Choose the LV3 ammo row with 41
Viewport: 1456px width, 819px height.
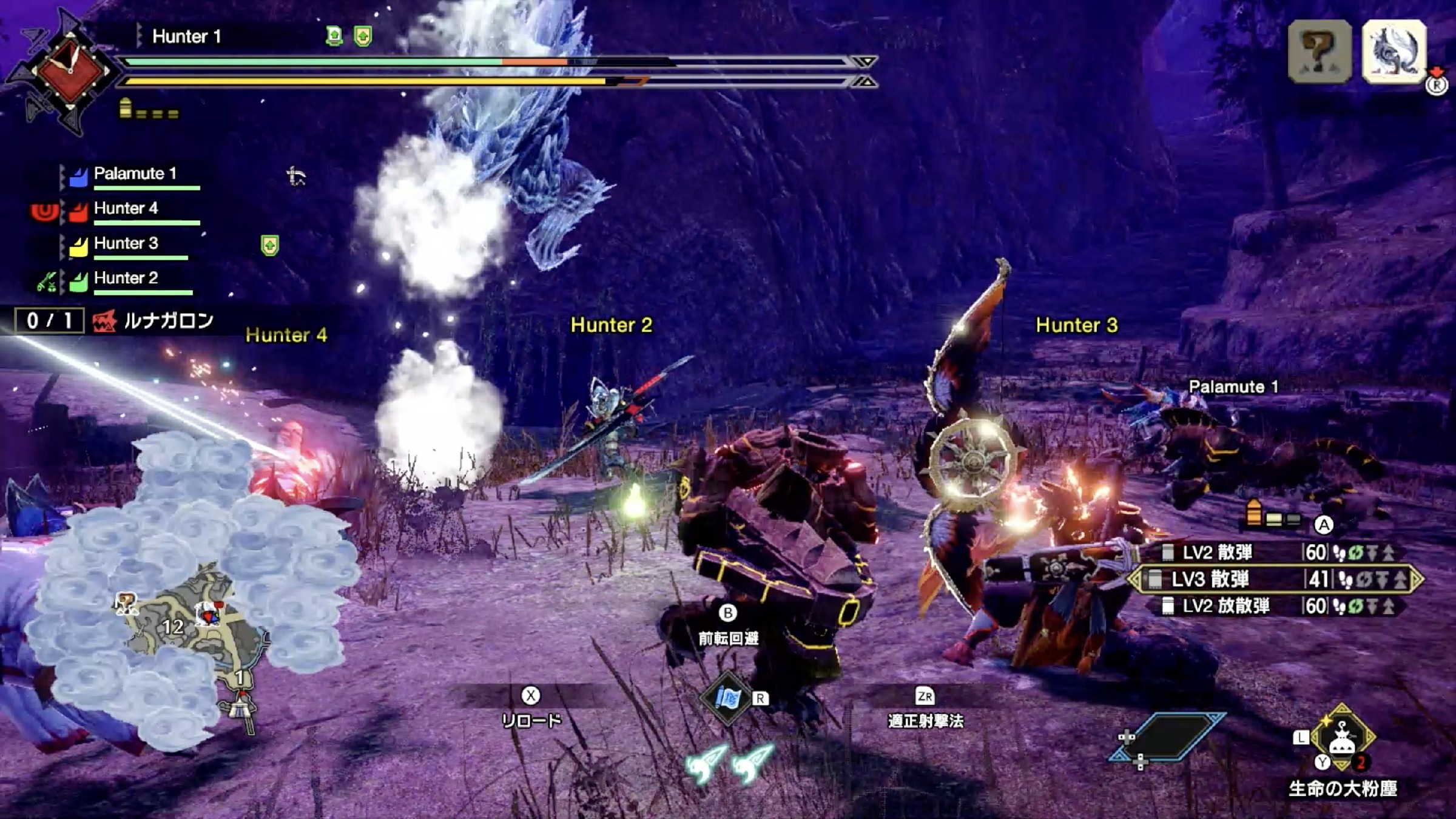[1274, 579]
